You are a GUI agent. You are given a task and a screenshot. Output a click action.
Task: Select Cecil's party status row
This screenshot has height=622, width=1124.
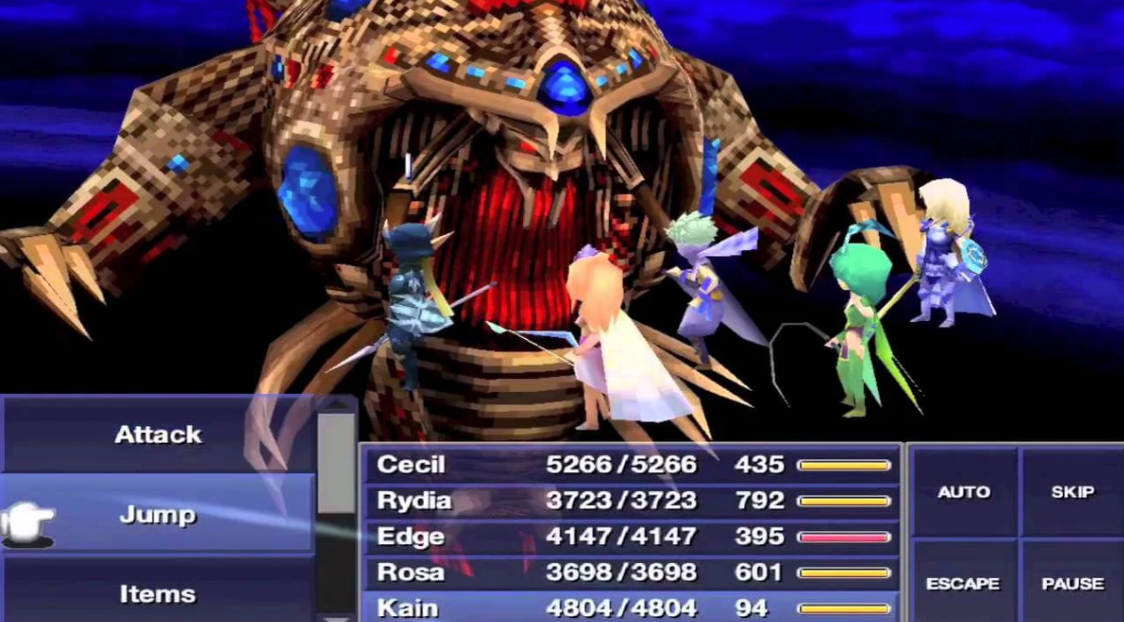(630, 465)
